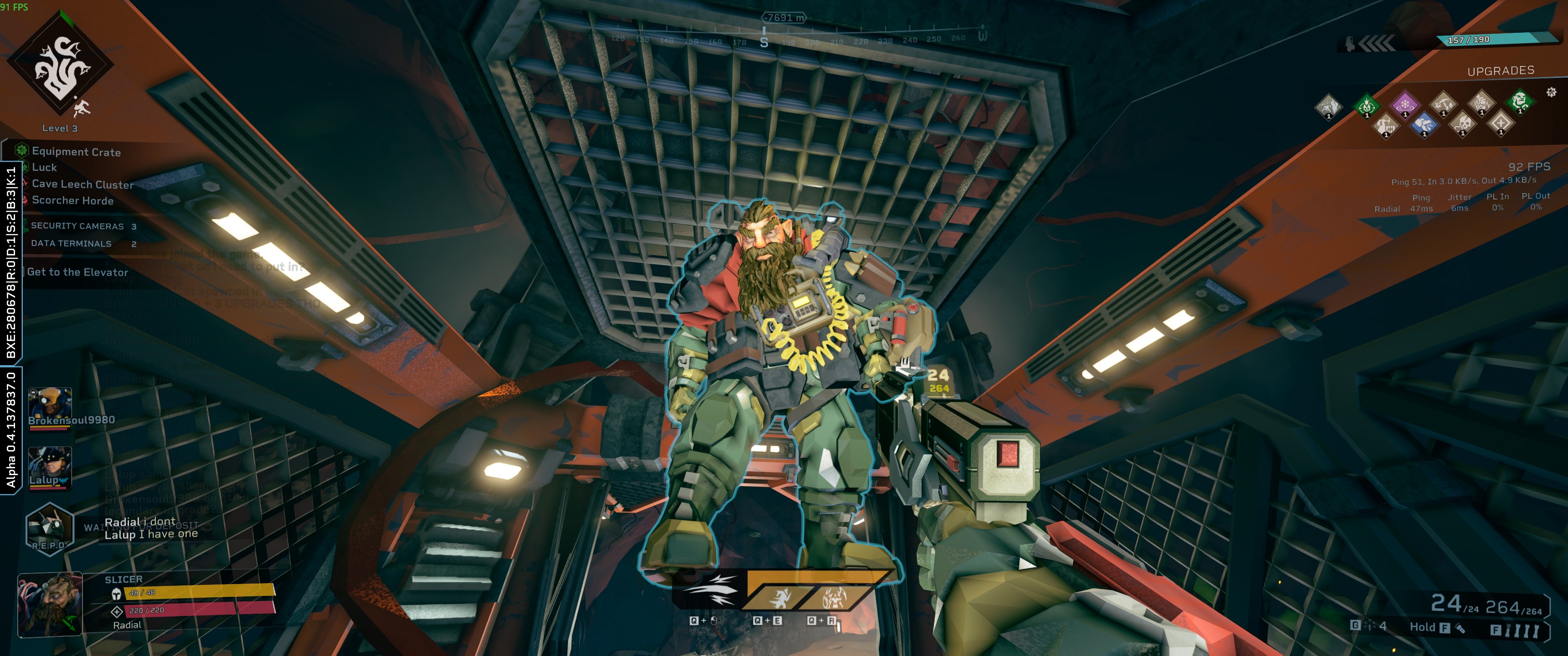
Task: Click the gear icon beside upgrades
Action: pyautogui.click(x=1551, y=92)
